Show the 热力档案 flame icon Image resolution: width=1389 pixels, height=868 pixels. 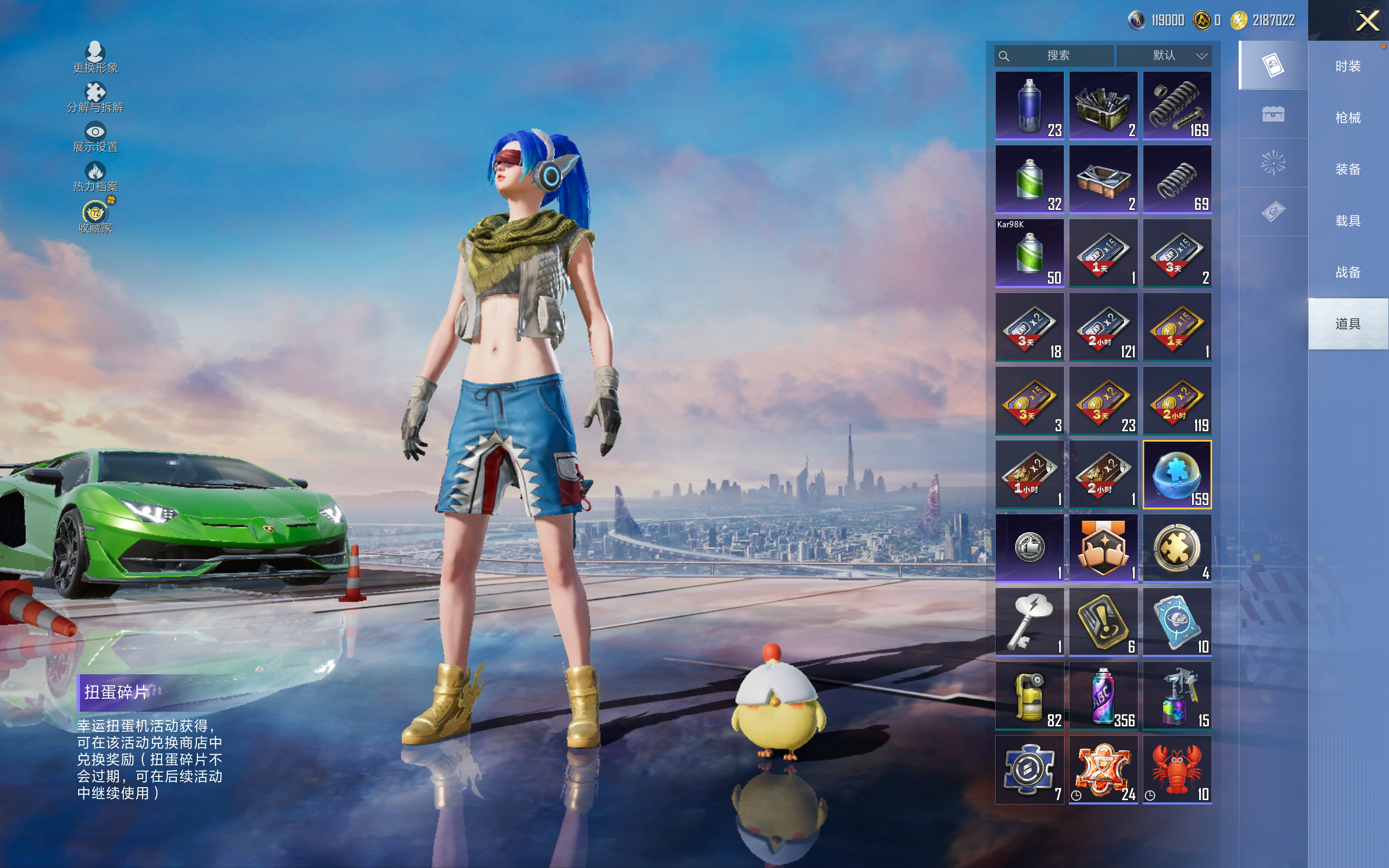click(95, 176)
